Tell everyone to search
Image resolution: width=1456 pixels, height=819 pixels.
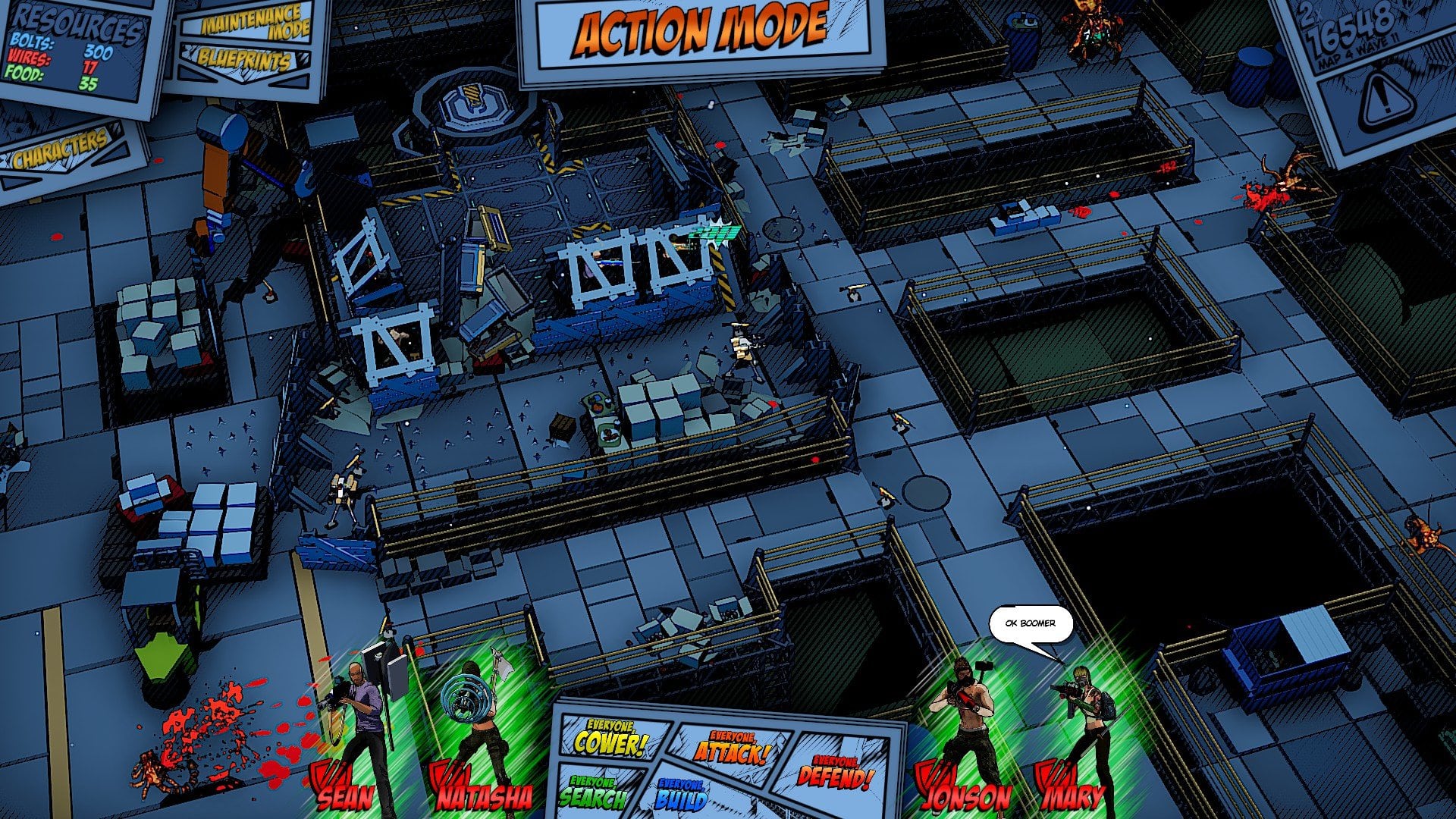point(594,792)
